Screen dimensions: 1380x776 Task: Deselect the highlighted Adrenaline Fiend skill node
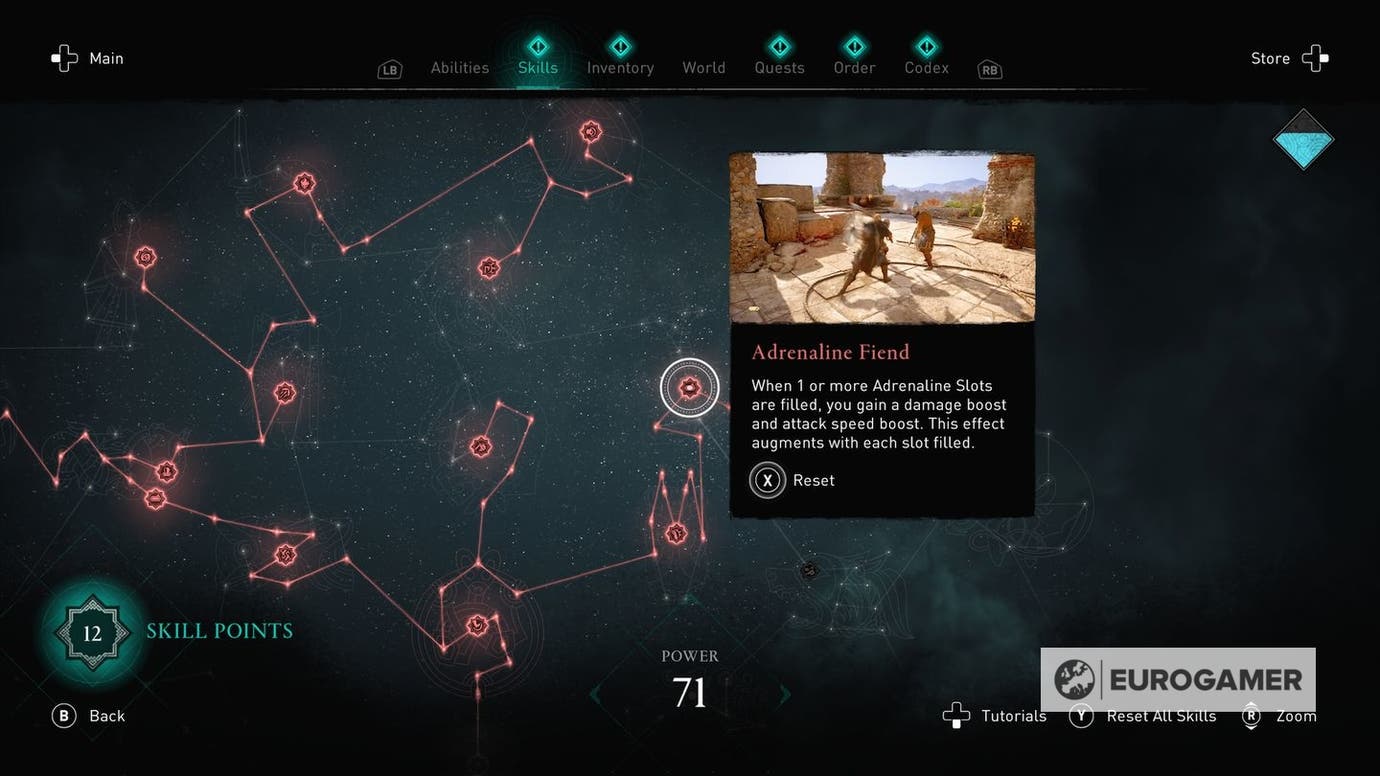pyautogui.click(x=689, y=387)
